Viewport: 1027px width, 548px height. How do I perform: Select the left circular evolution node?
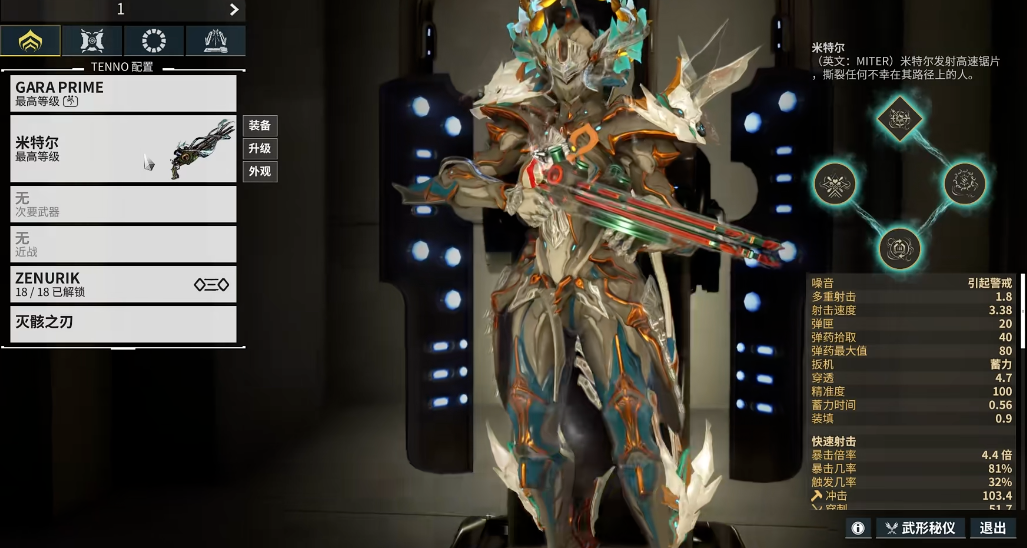tap(834, 183)
